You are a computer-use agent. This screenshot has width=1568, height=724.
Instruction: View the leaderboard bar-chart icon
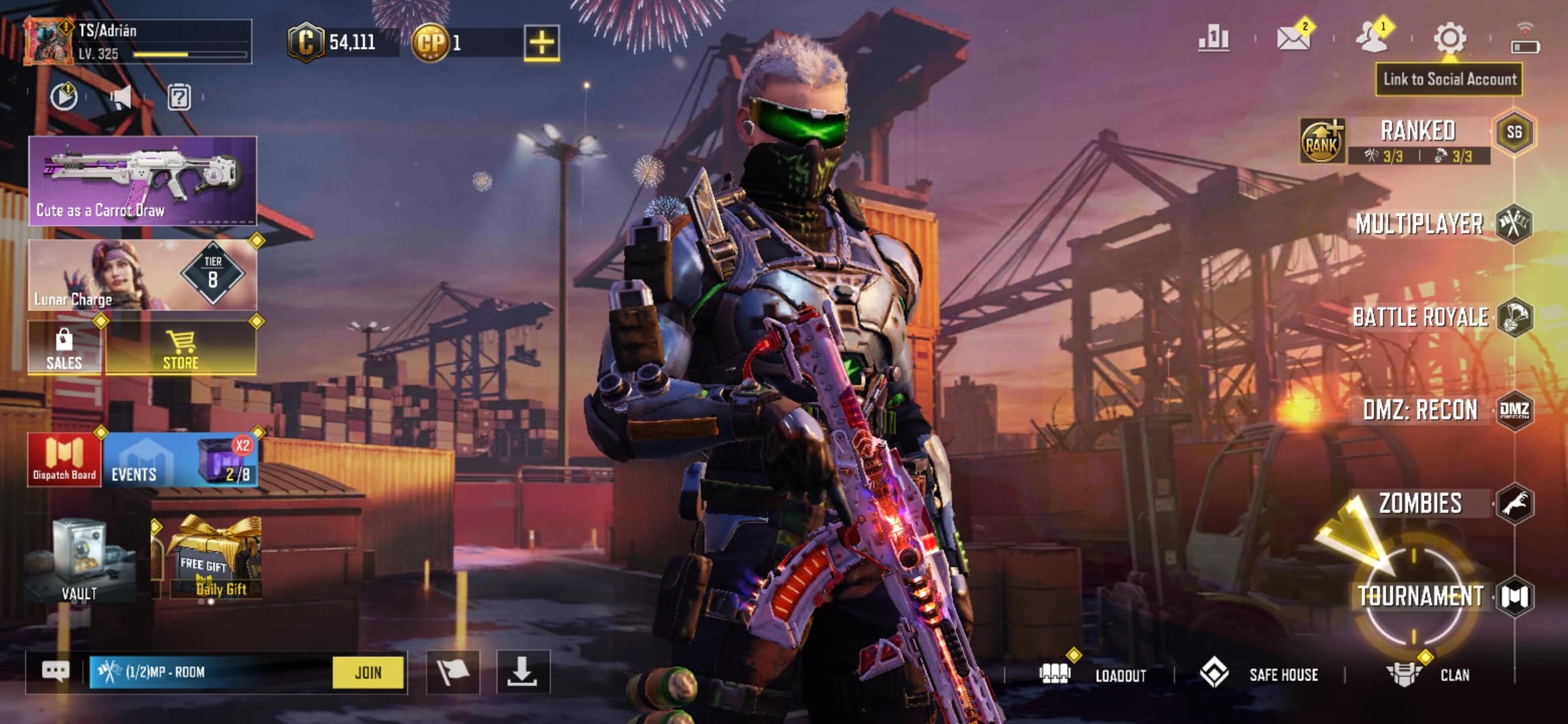[x=1214, y=38]
